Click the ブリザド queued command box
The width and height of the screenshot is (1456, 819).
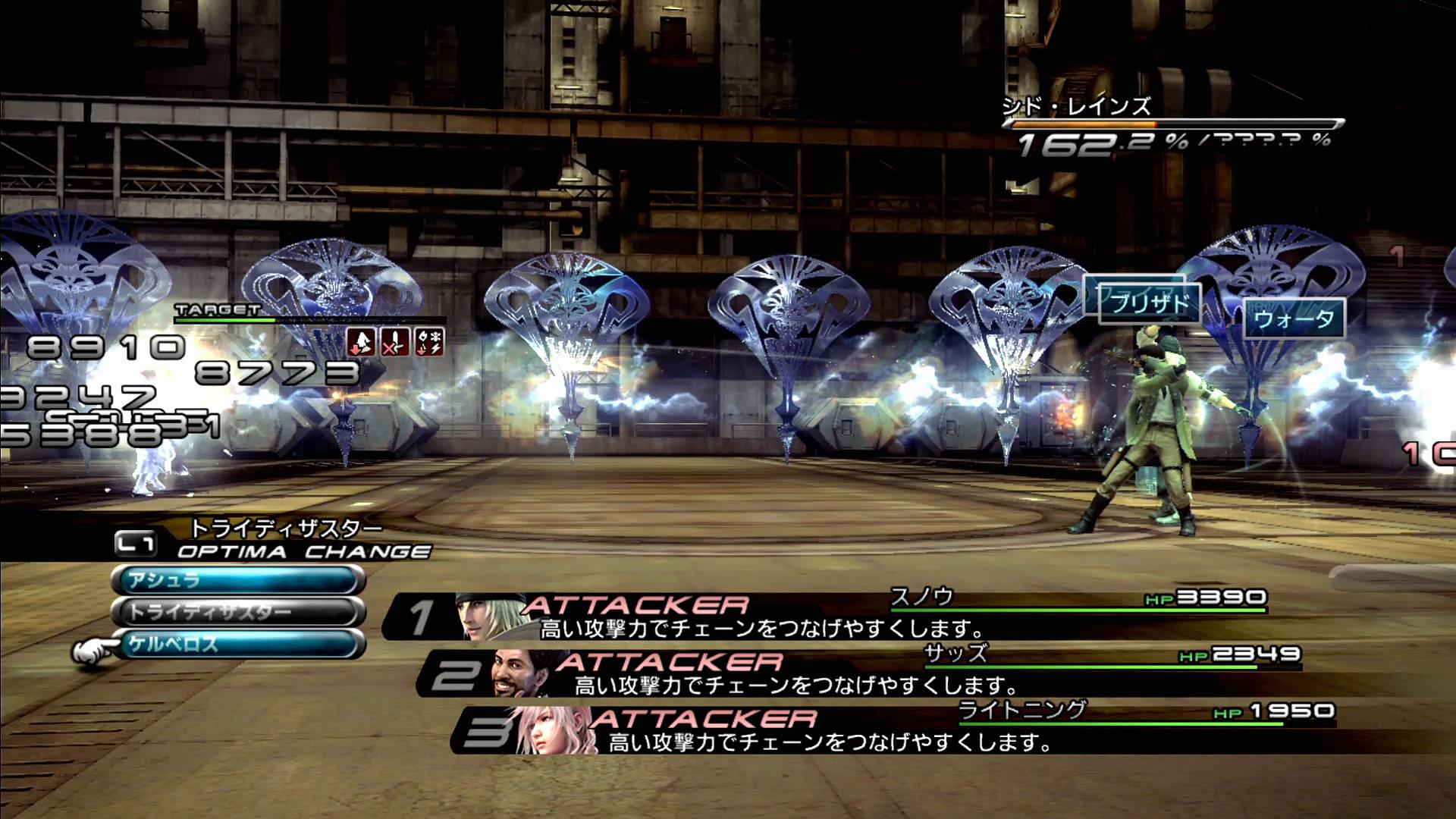tap(1150, 303)
